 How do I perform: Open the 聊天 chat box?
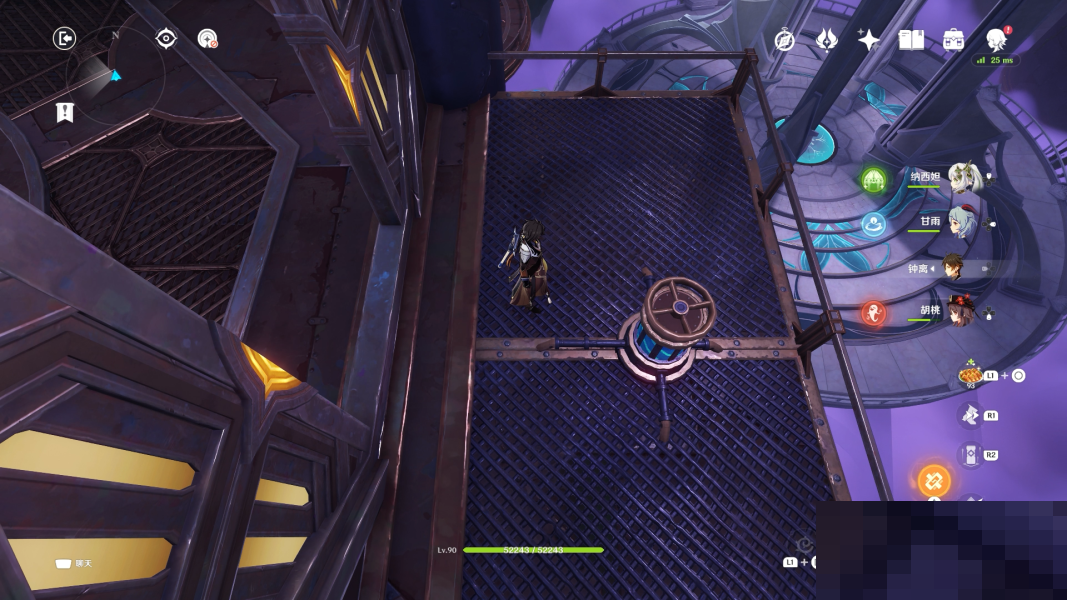pyautogui.click(x=75, y=564)
